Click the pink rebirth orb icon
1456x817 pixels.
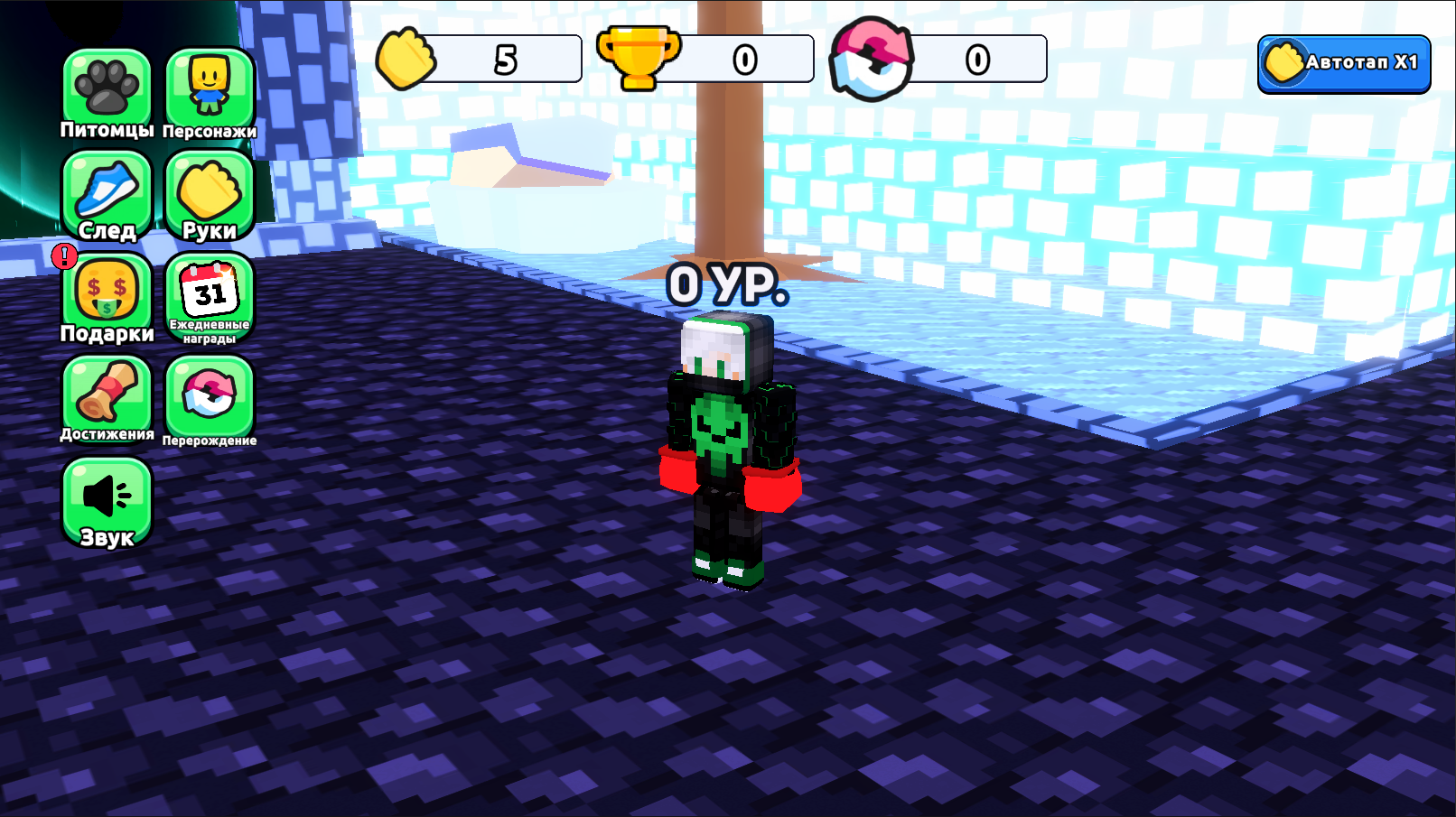click(872, 59)
